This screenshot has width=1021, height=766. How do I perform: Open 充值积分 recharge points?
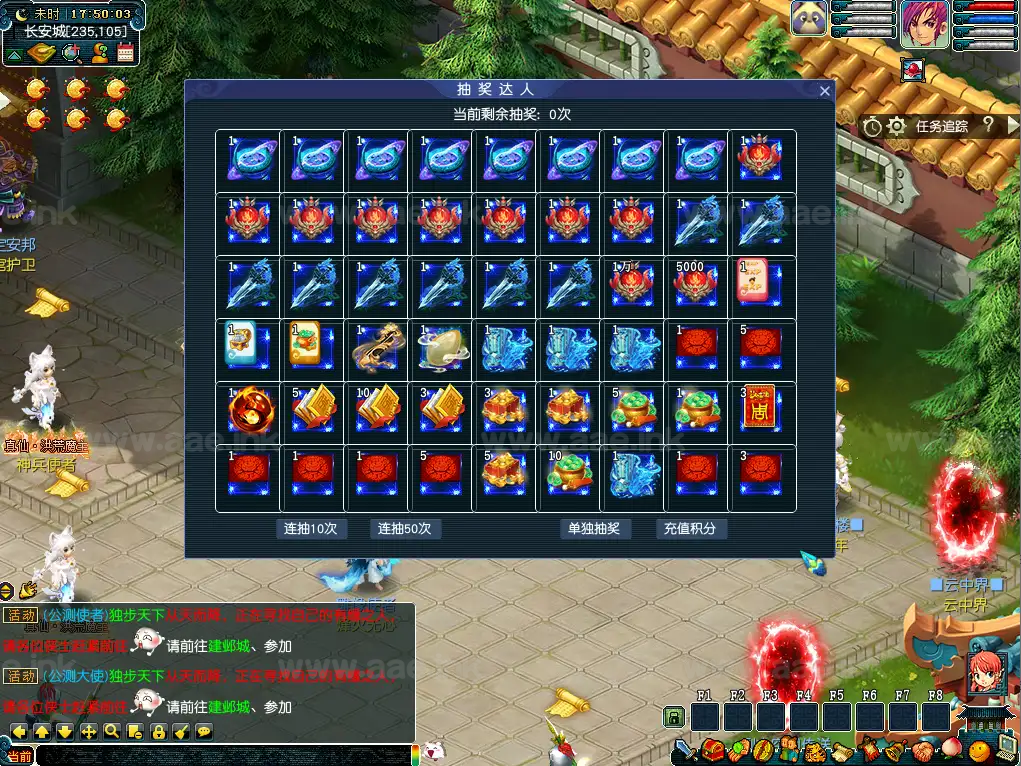coord(690,528)
